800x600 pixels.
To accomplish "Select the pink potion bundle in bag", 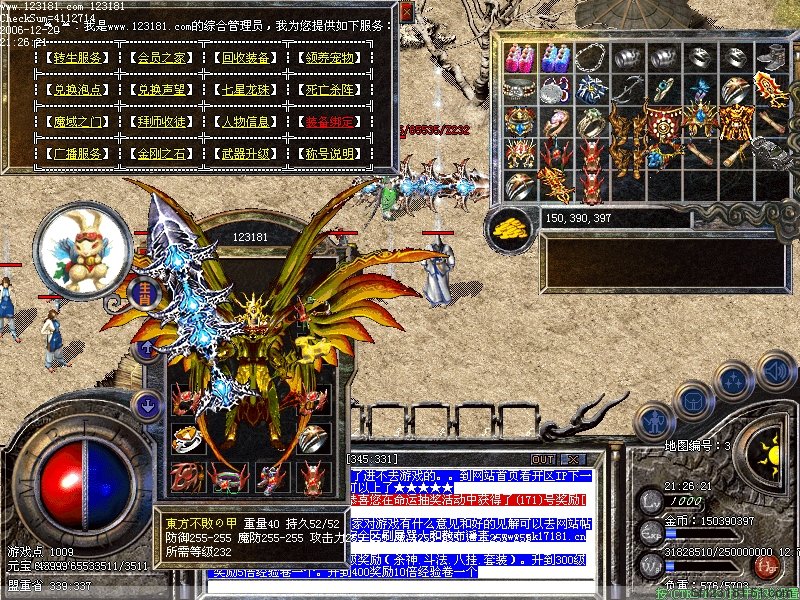I will pos(519,58).
